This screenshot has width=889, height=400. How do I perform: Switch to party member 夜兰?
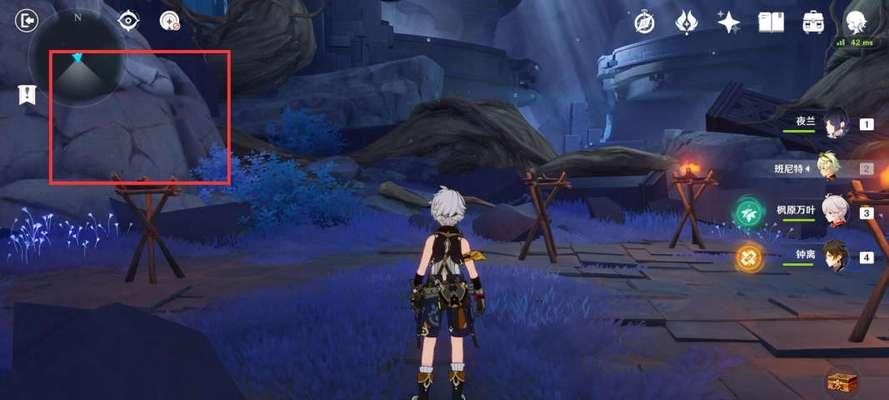coord(833,123)
